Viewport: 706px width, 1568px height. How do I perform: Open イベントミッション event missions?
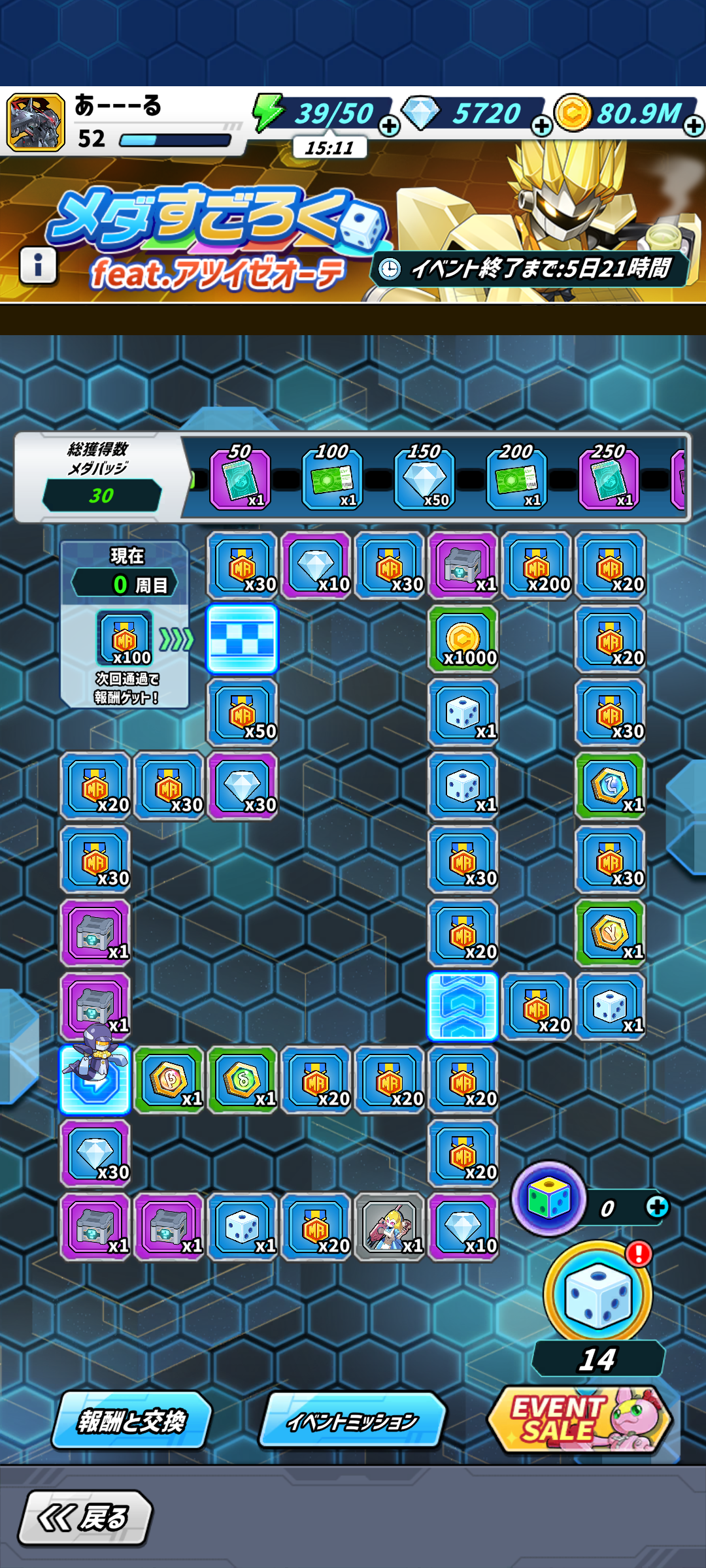[x=352, y=1420]
